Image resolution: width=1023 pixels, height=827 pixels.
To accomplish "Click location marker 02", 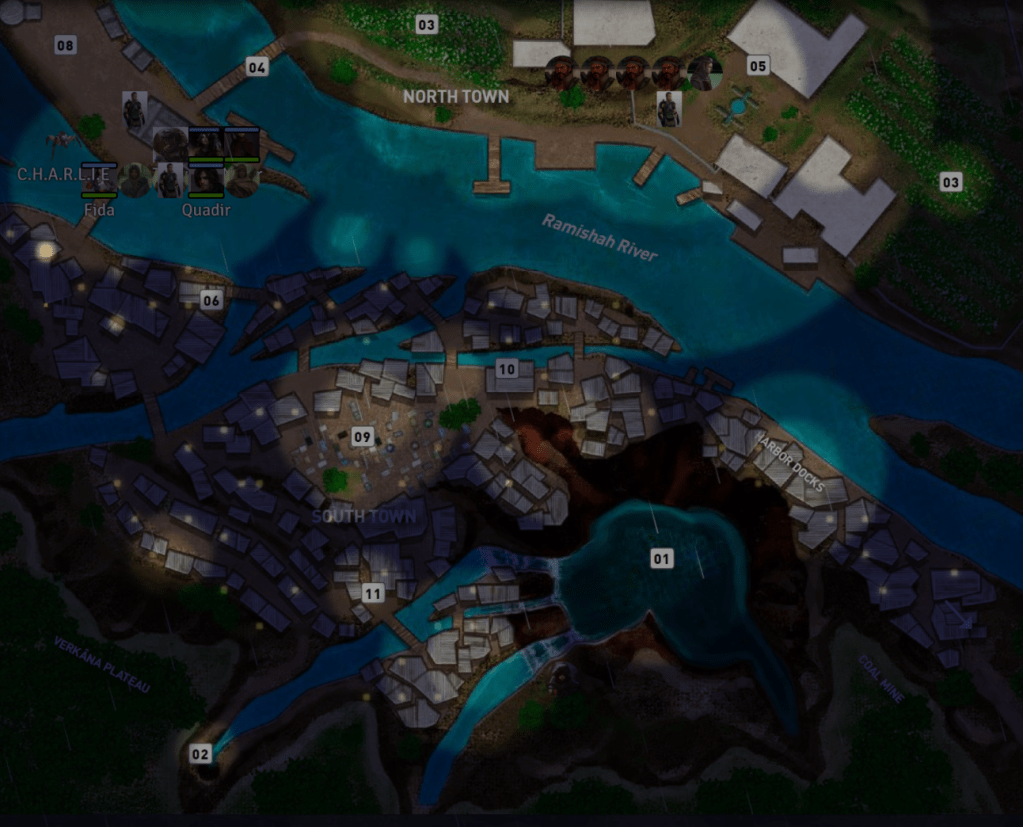I will point(201,754).
